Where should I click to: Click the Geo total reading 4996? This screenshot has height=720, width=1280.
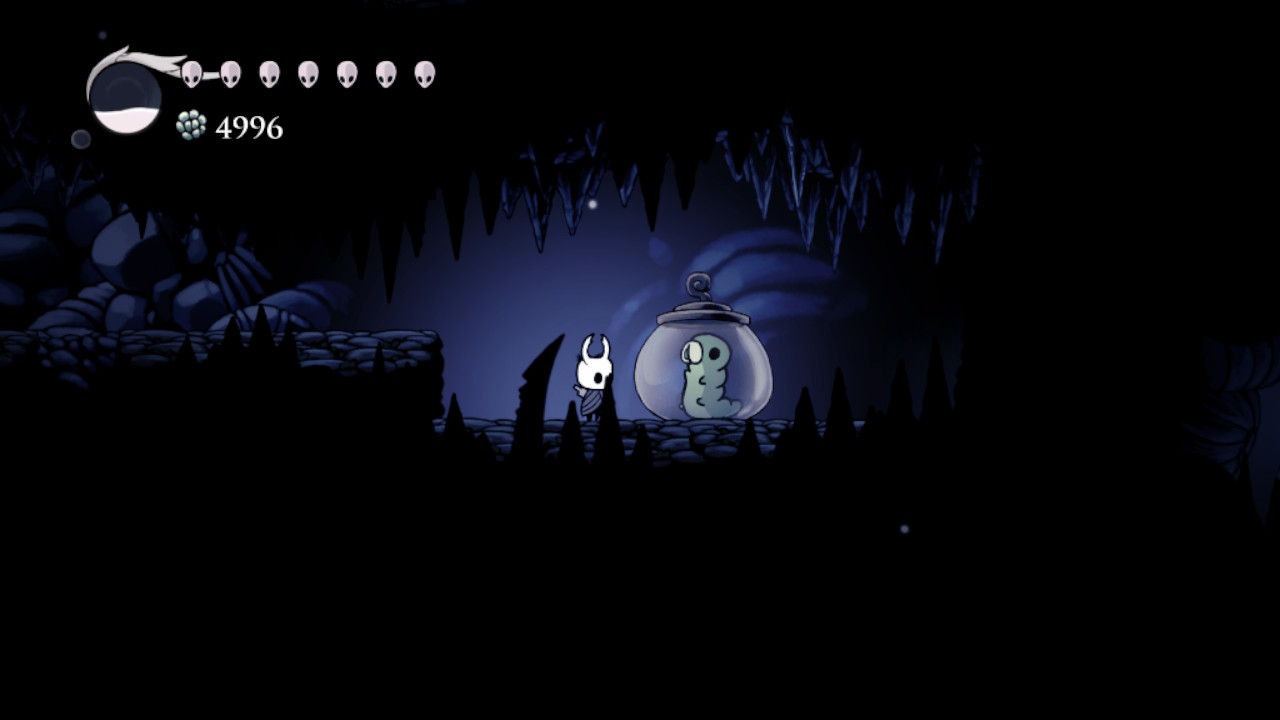247,126
